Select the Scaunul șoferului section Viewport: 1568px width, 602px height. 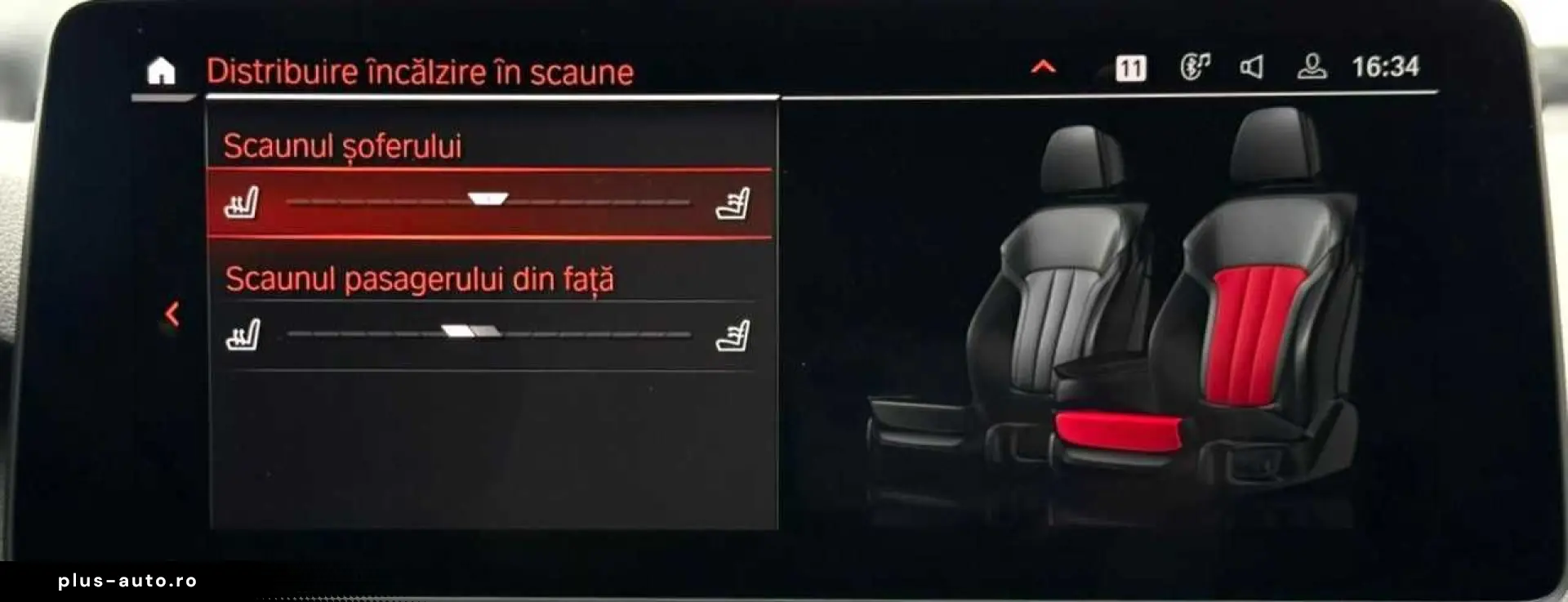click(343, 148)
